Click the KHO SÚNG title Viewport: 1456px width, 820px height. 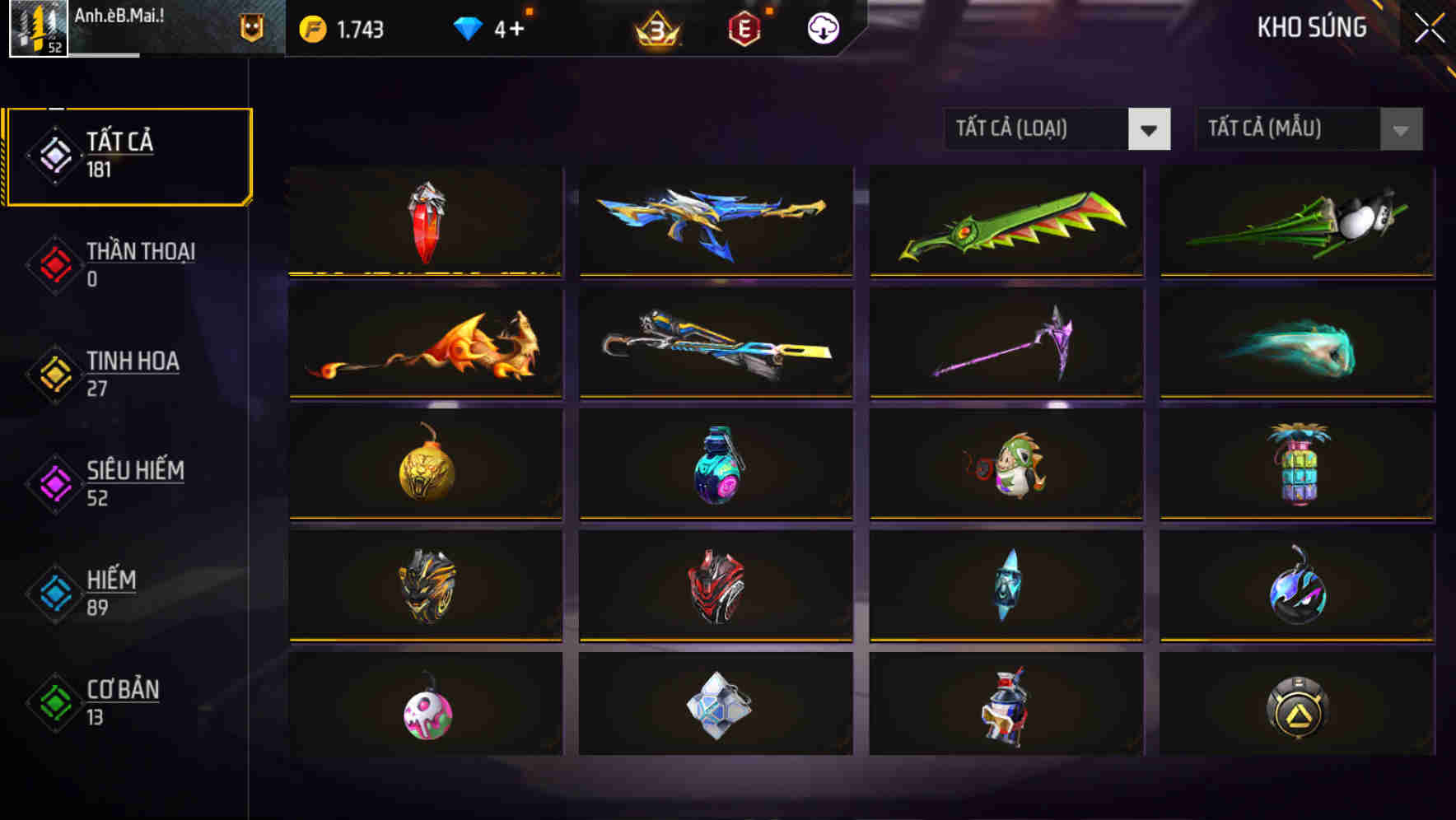point(1311,27)
